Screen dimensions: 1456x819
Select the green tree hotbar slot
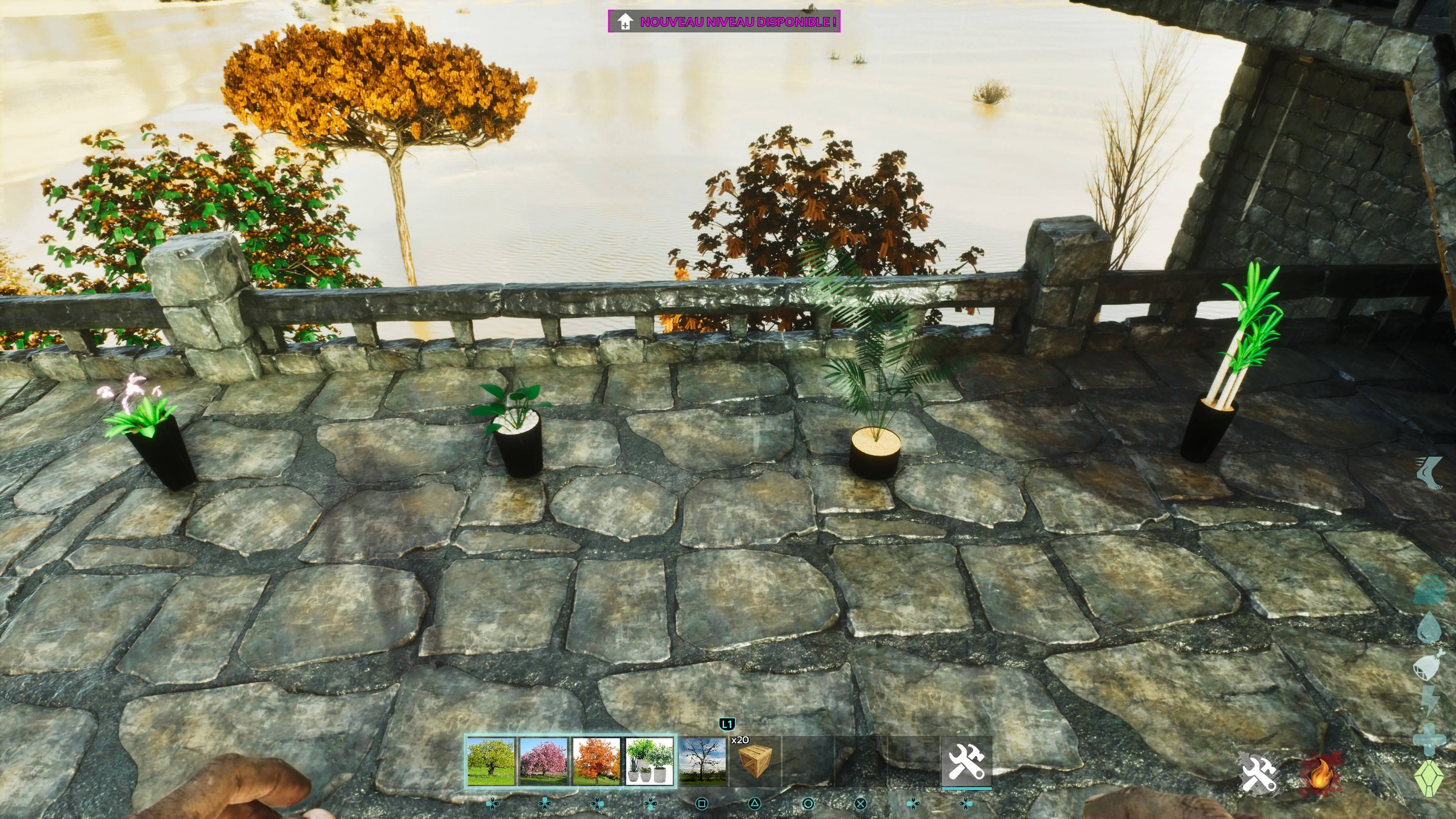[491, 761]
